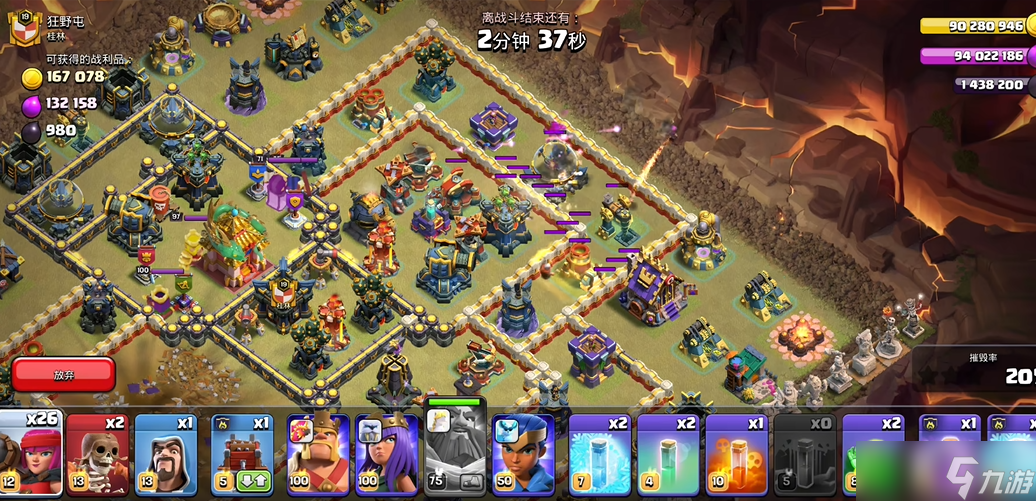Select the pink-haired archer troop slot
Image resolution: width=1036 pixels, height=501 pixels.
28,453
